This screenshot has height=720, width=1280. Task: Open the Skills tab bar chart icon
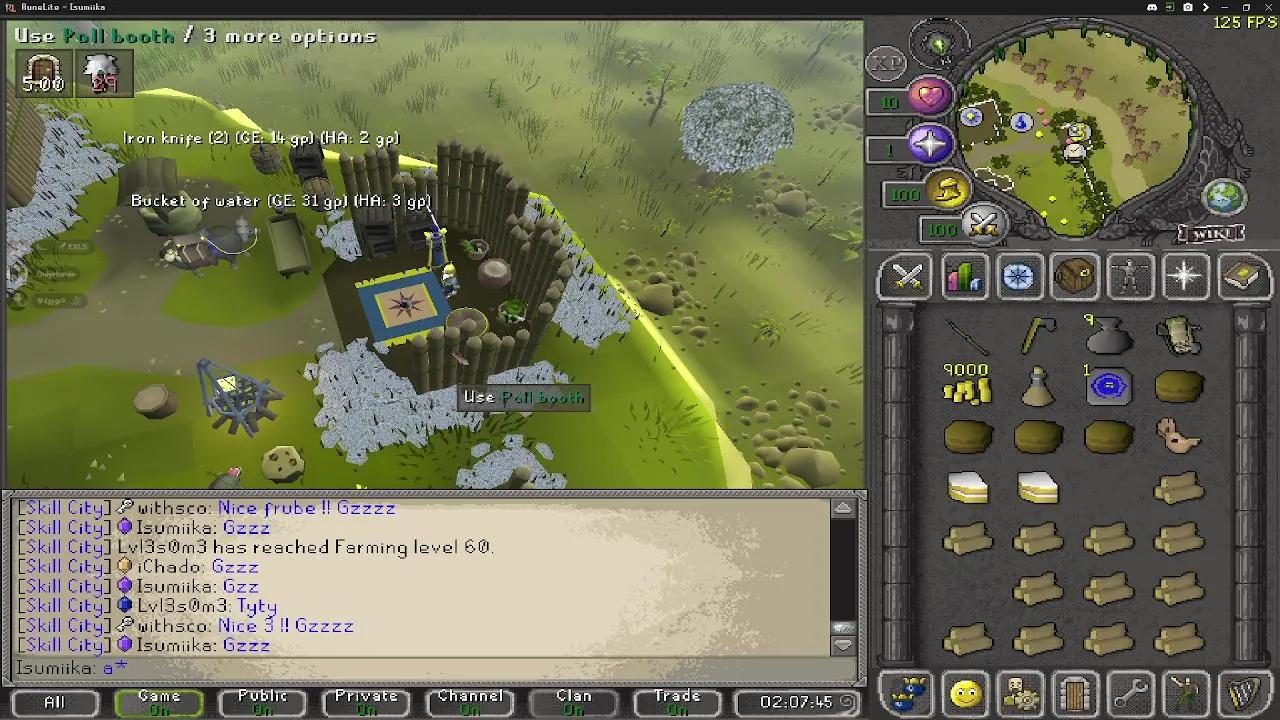(963, 277)
